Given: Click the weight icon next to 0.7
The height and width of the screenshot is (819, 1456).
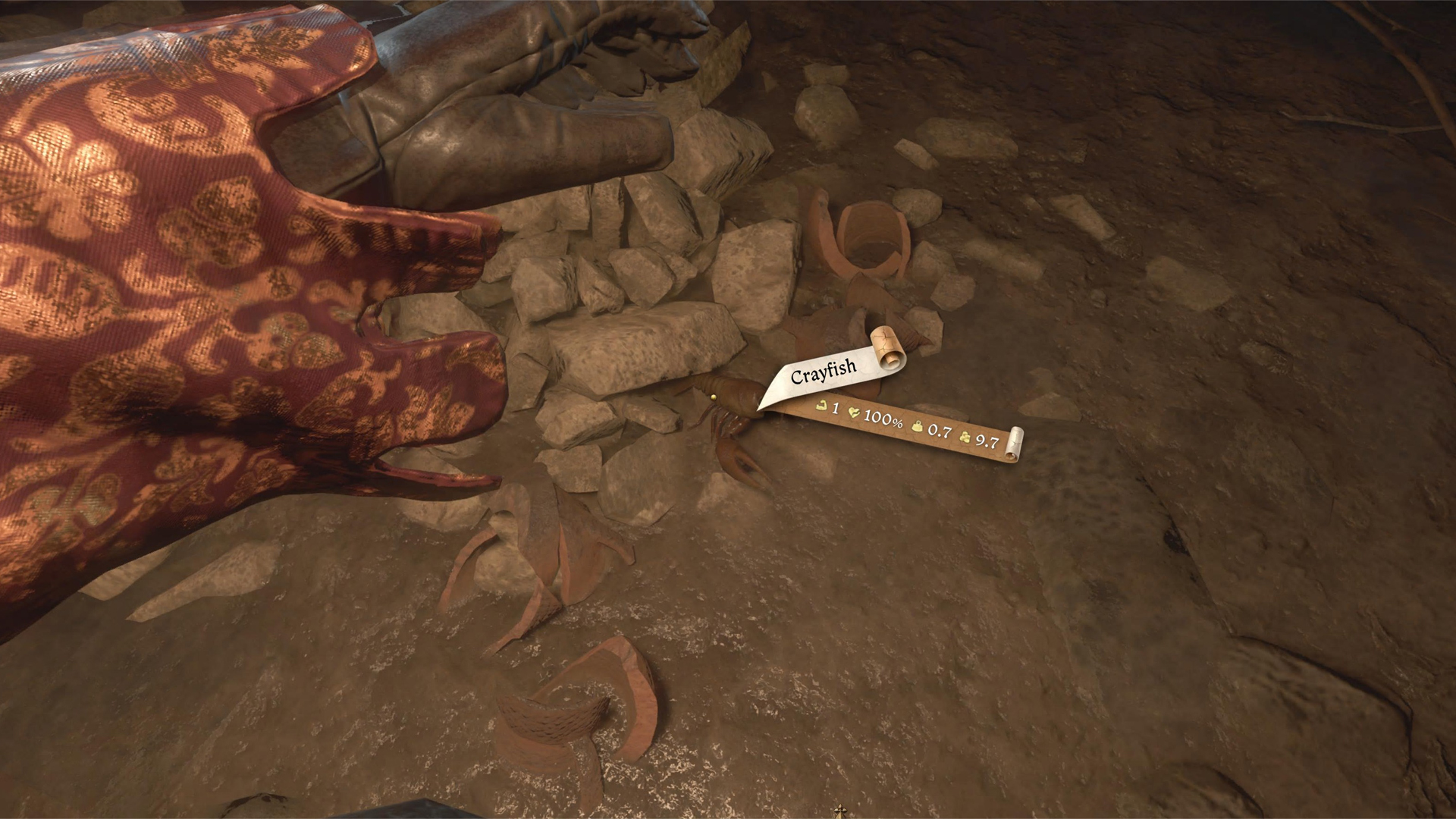Looking at the screenshot, I should (x=917, y=426).
